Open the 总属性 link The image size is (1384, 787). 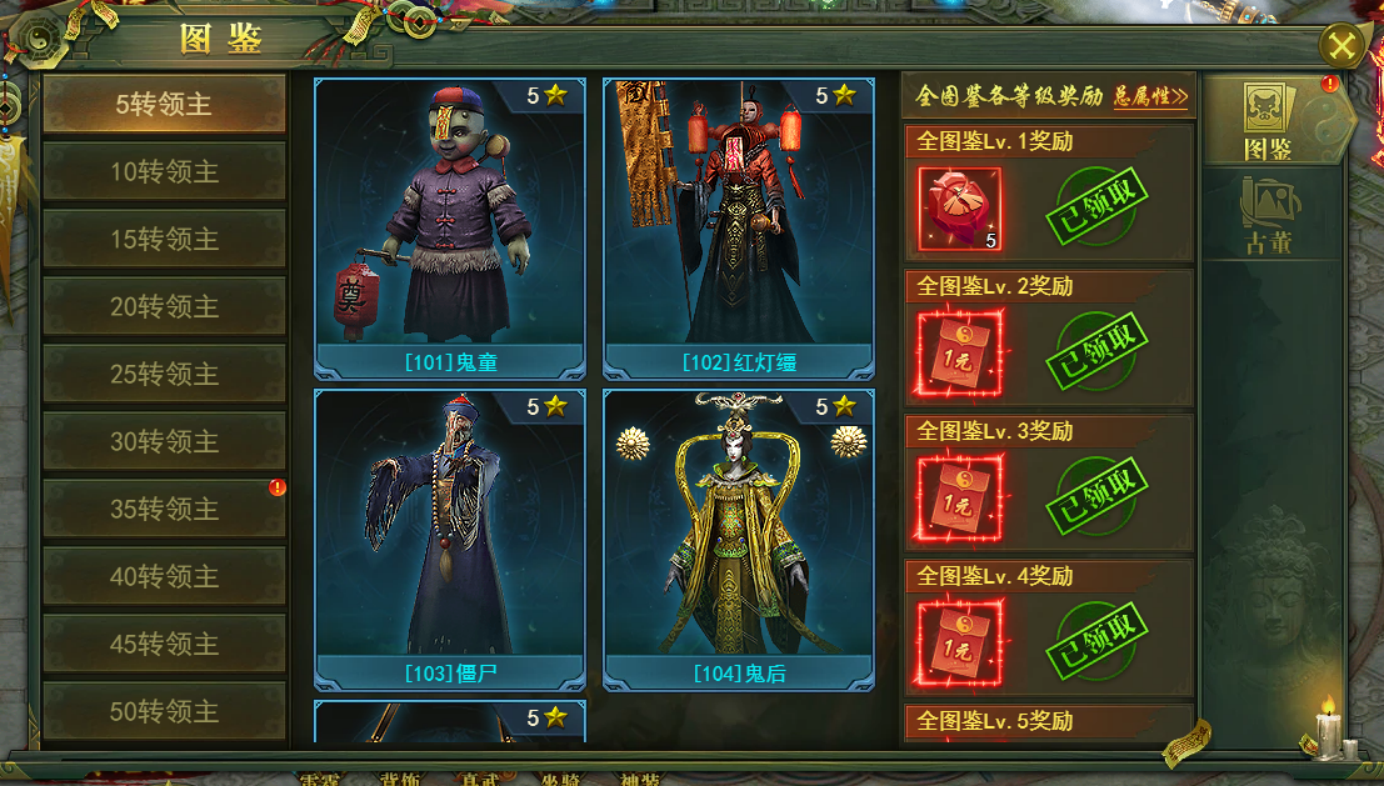pyautogui.click(x=1150, y=97)
